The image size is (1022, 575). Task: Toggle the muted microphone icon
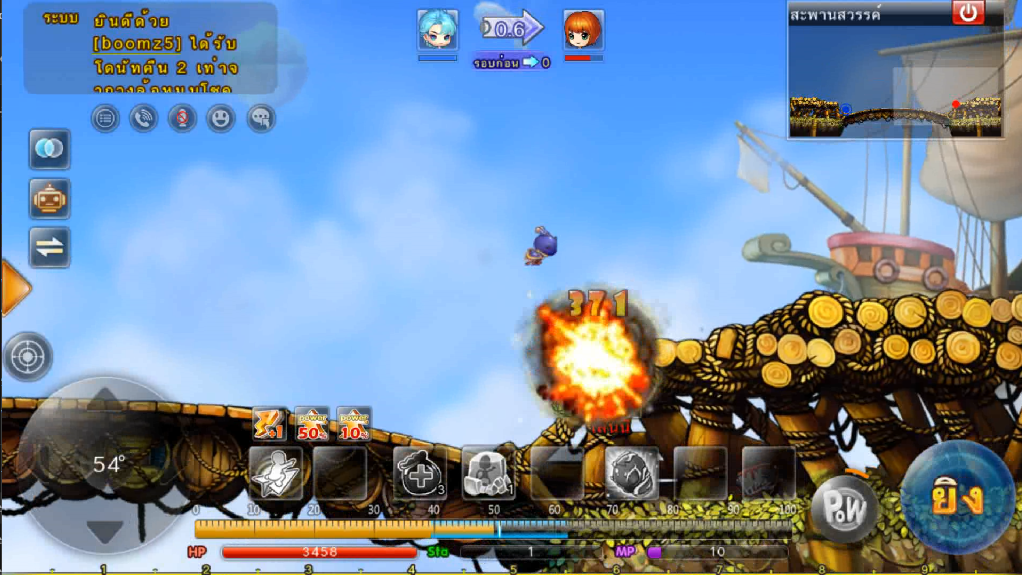click(x=182, y=118)
